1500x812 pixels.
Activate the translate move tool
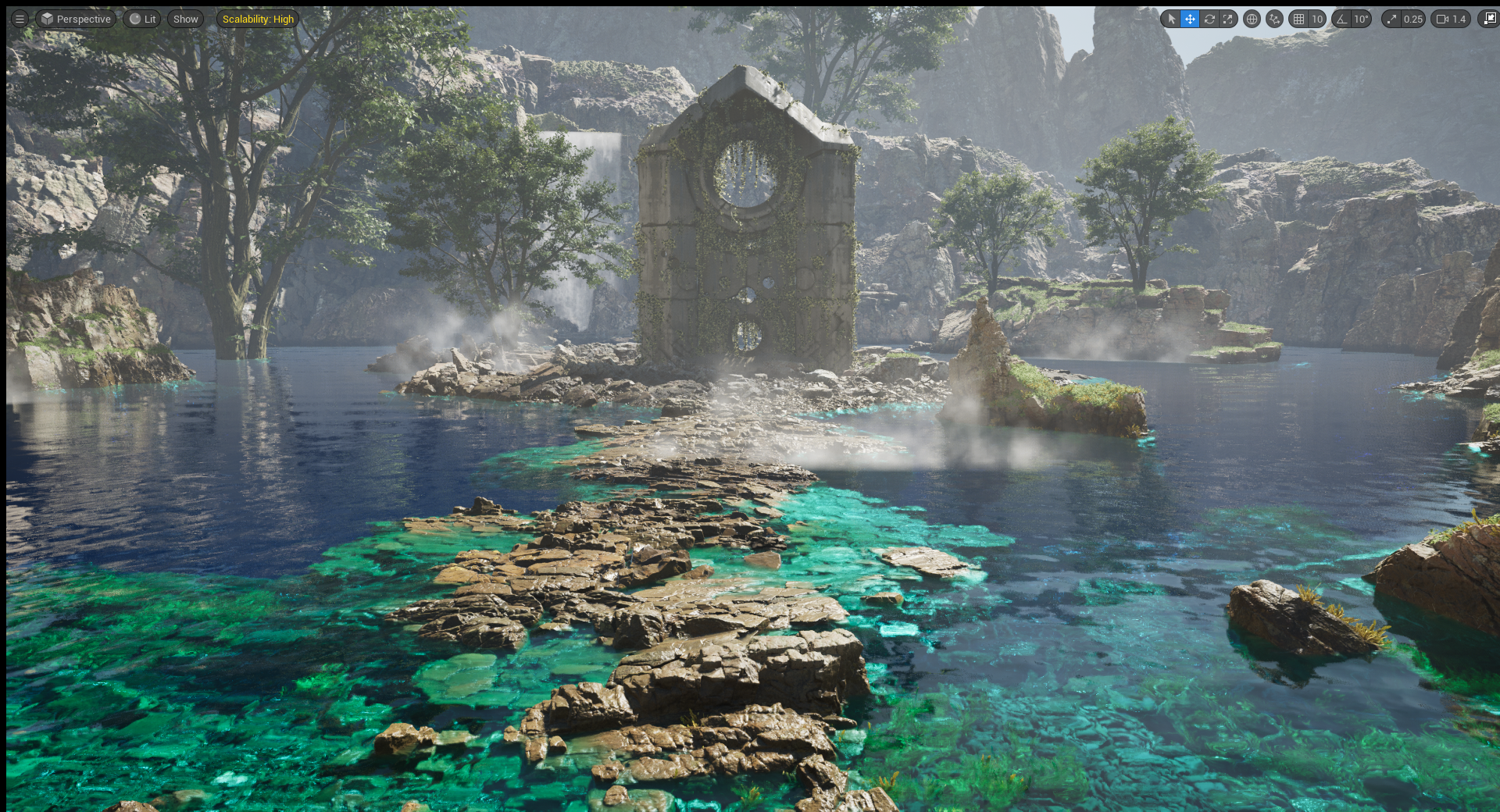click(x=1190, y=19)
